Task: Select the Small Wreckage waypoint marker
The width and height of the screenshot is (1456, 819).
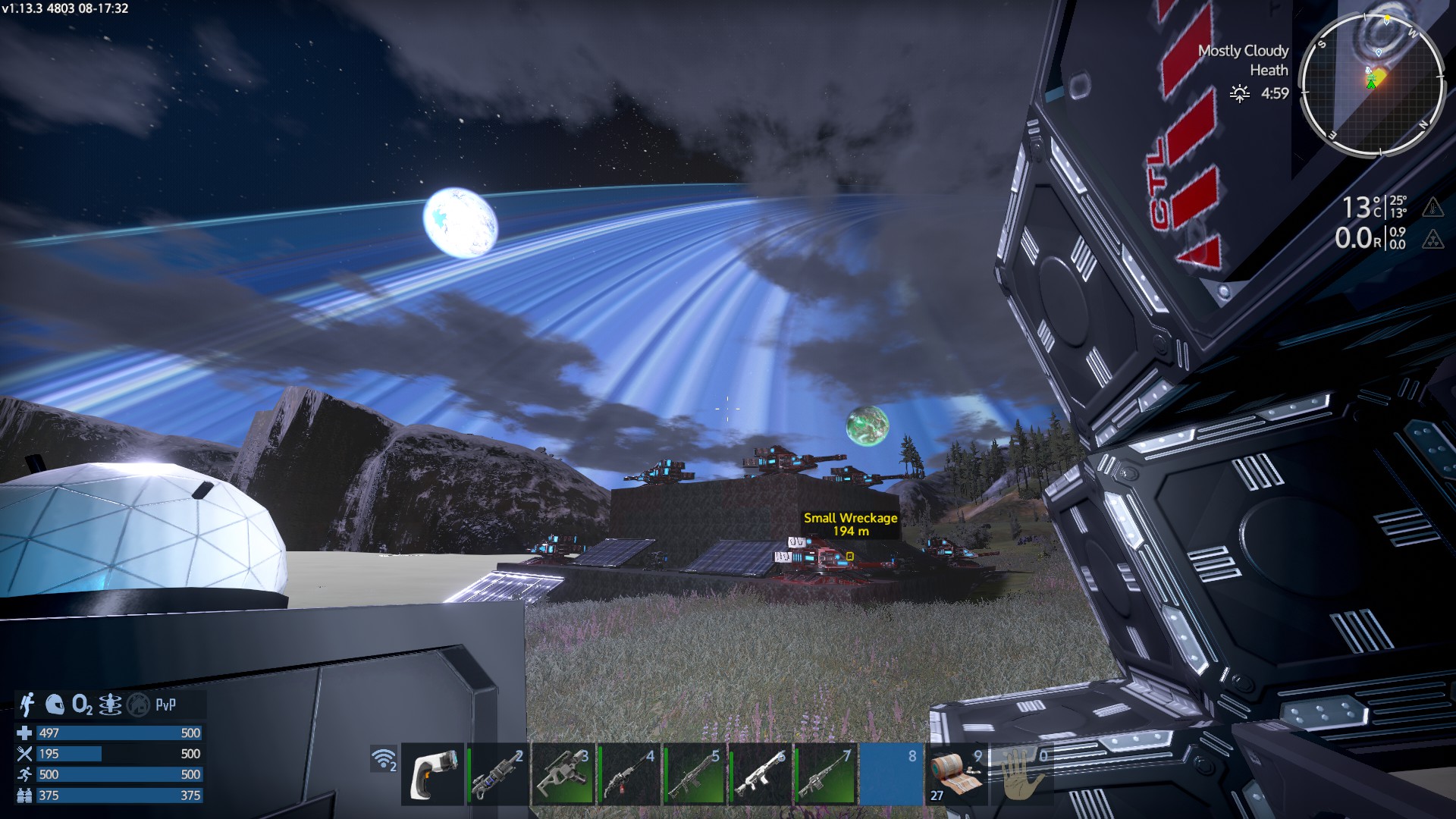Action: point(850,557)
